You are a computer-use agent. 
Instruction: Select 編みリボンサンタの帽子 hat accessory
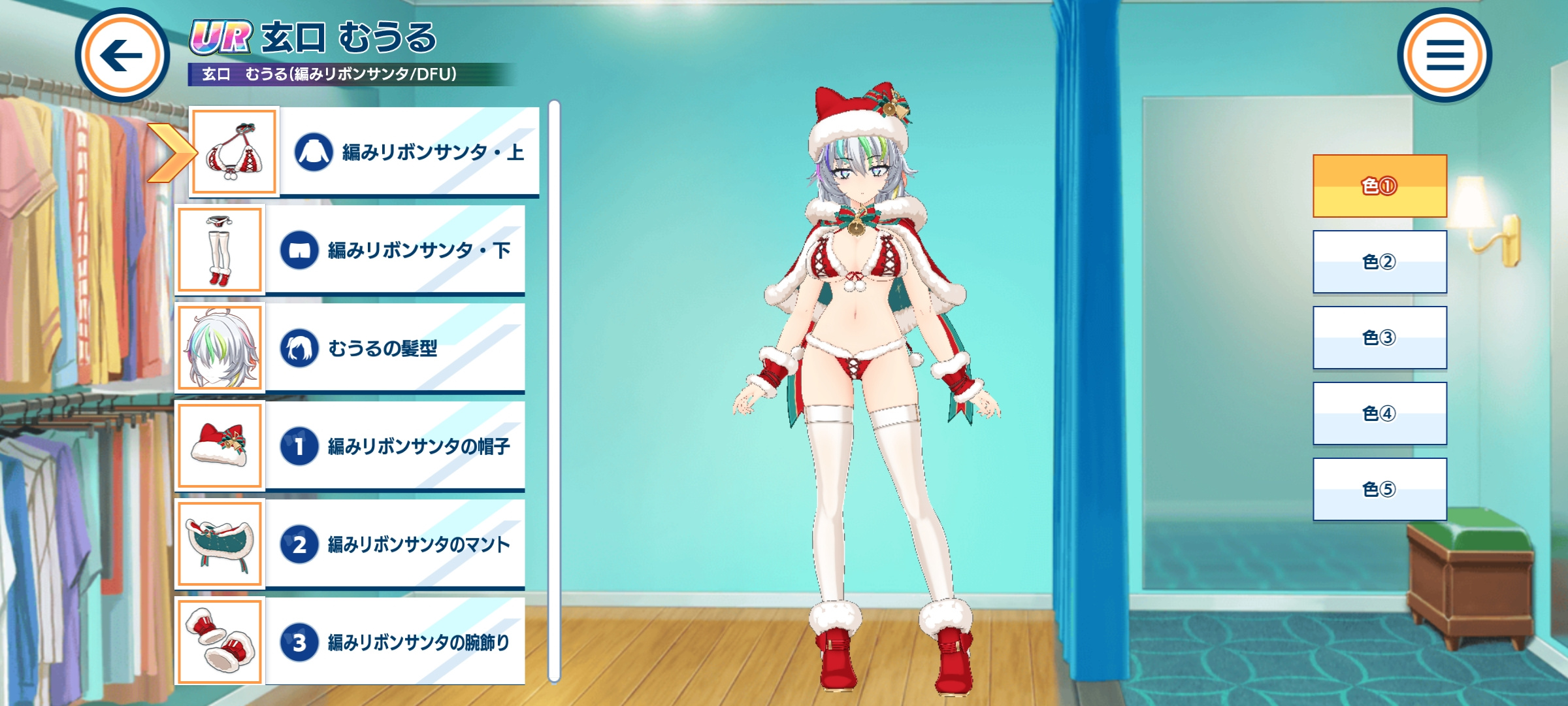(x=394, y=446)
